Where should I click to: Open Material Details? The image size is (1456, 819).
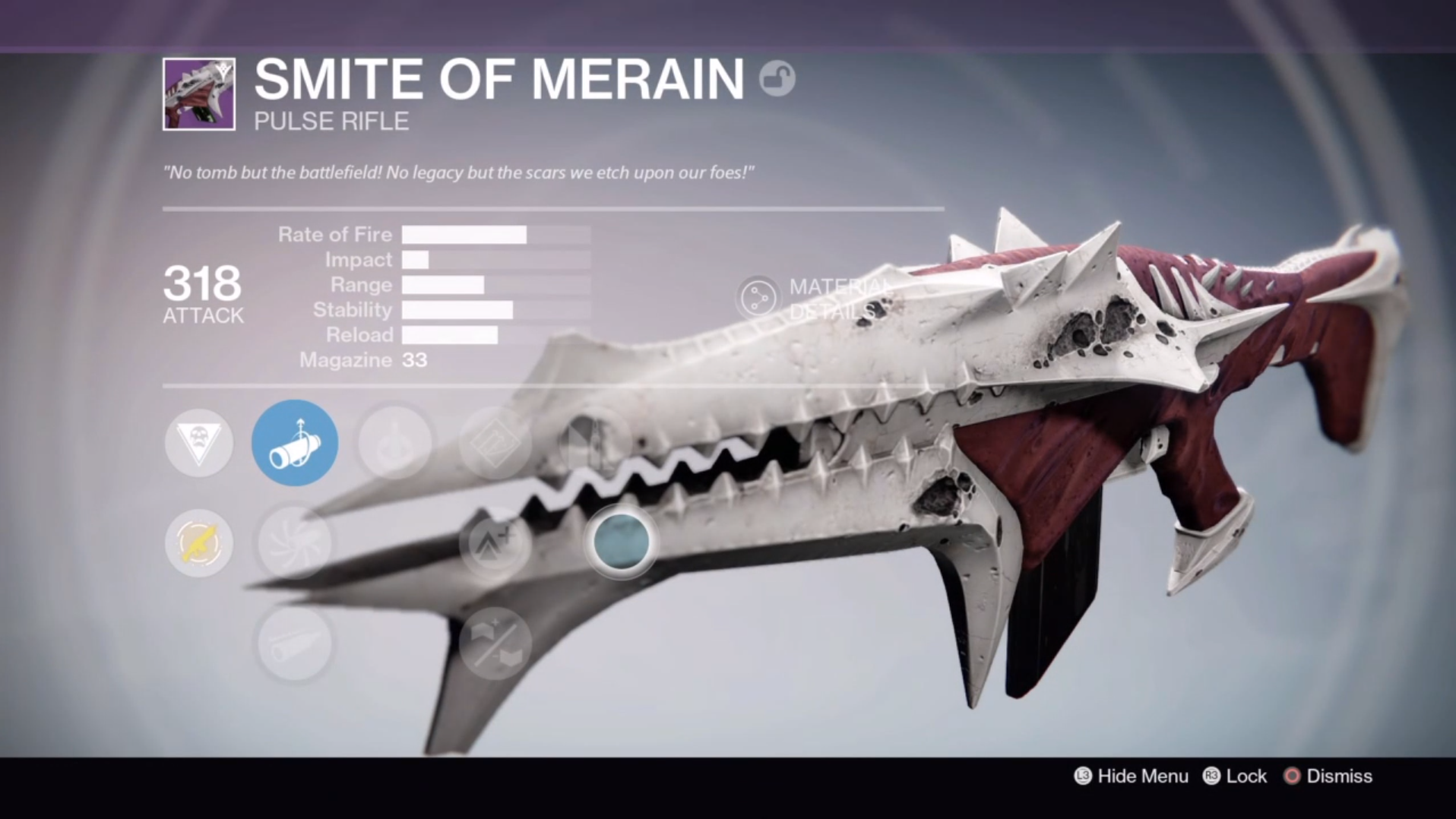click(758, 298)
